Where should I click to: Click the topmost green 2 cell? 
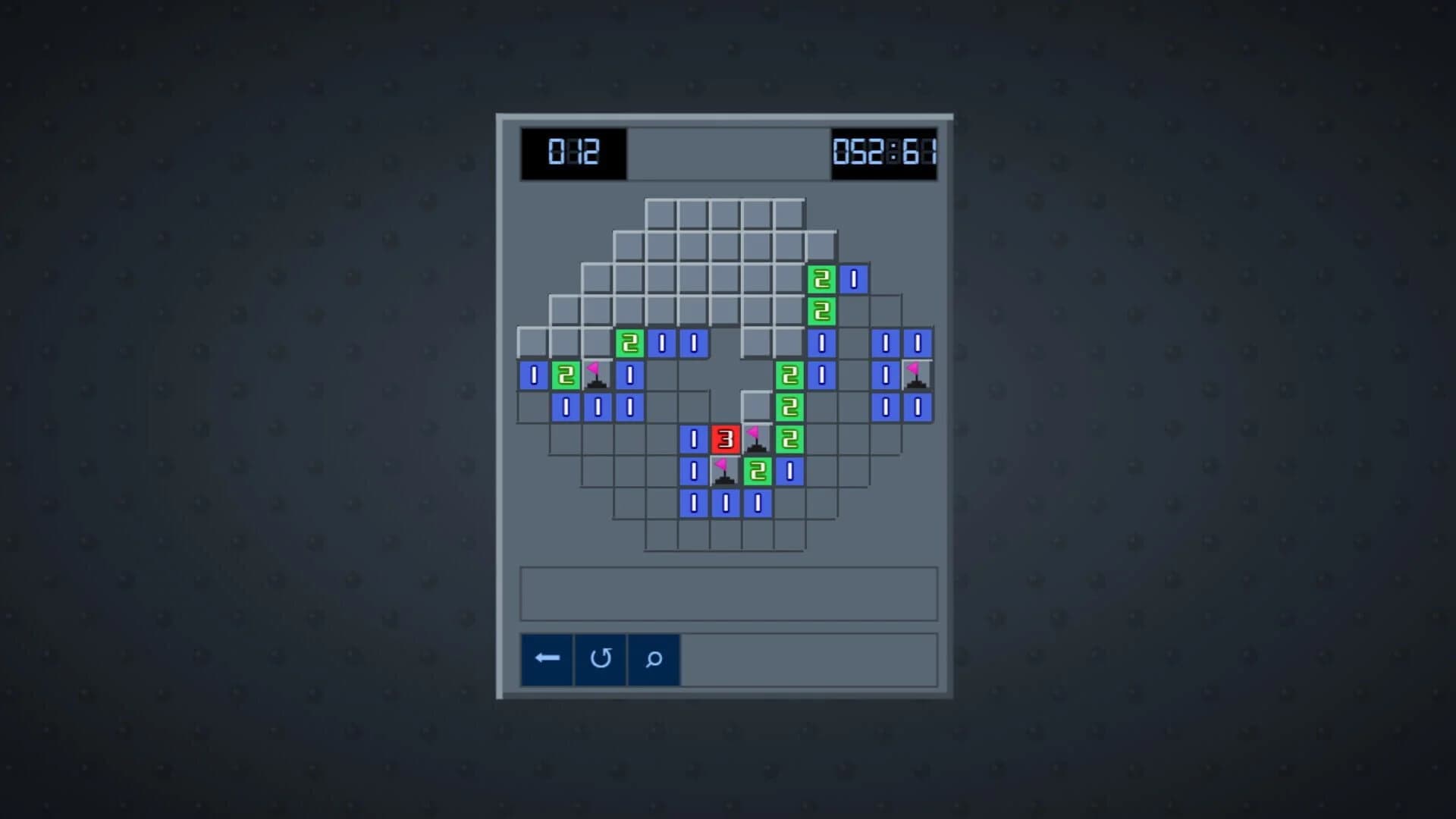point(821,279)
